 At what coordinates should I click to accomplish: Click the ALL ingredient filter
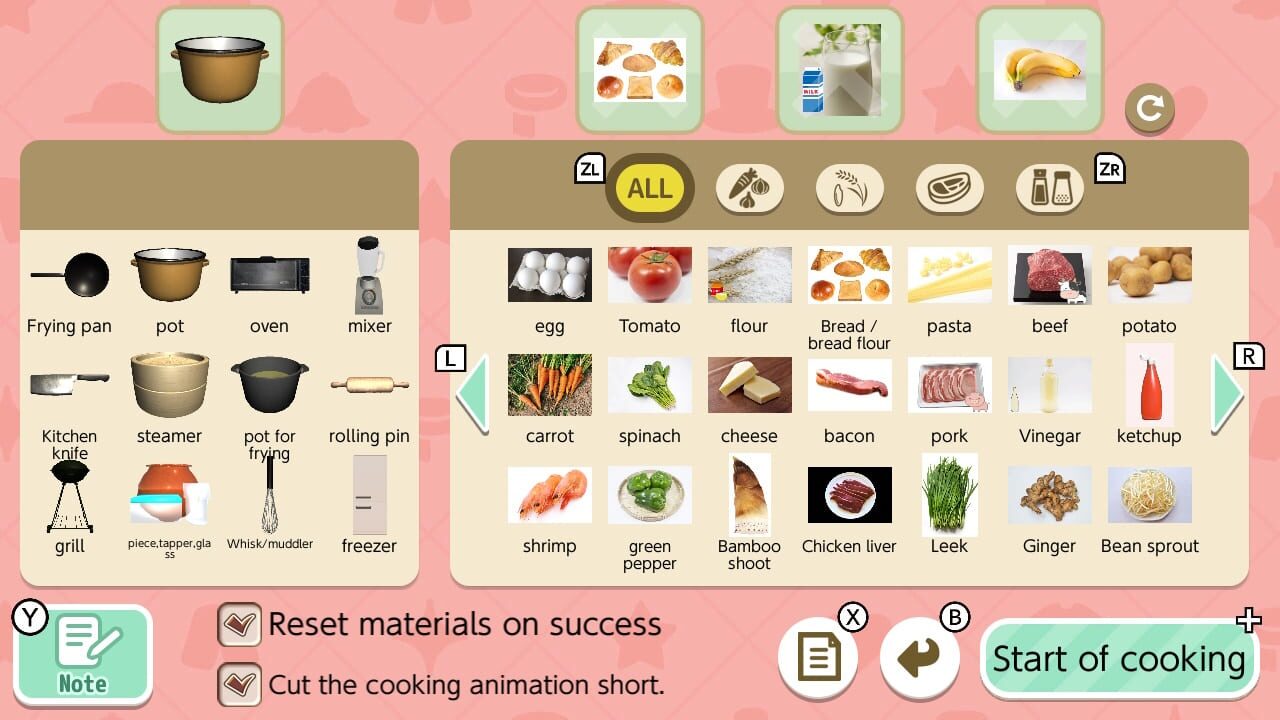coord(649,188)
